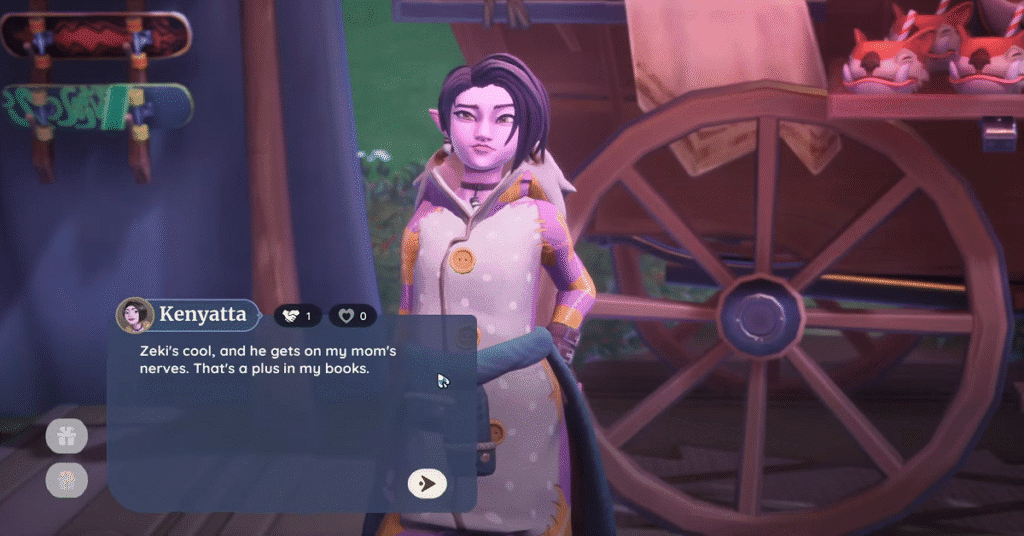Click the round button below the gift icon

[x=67, y=481]
